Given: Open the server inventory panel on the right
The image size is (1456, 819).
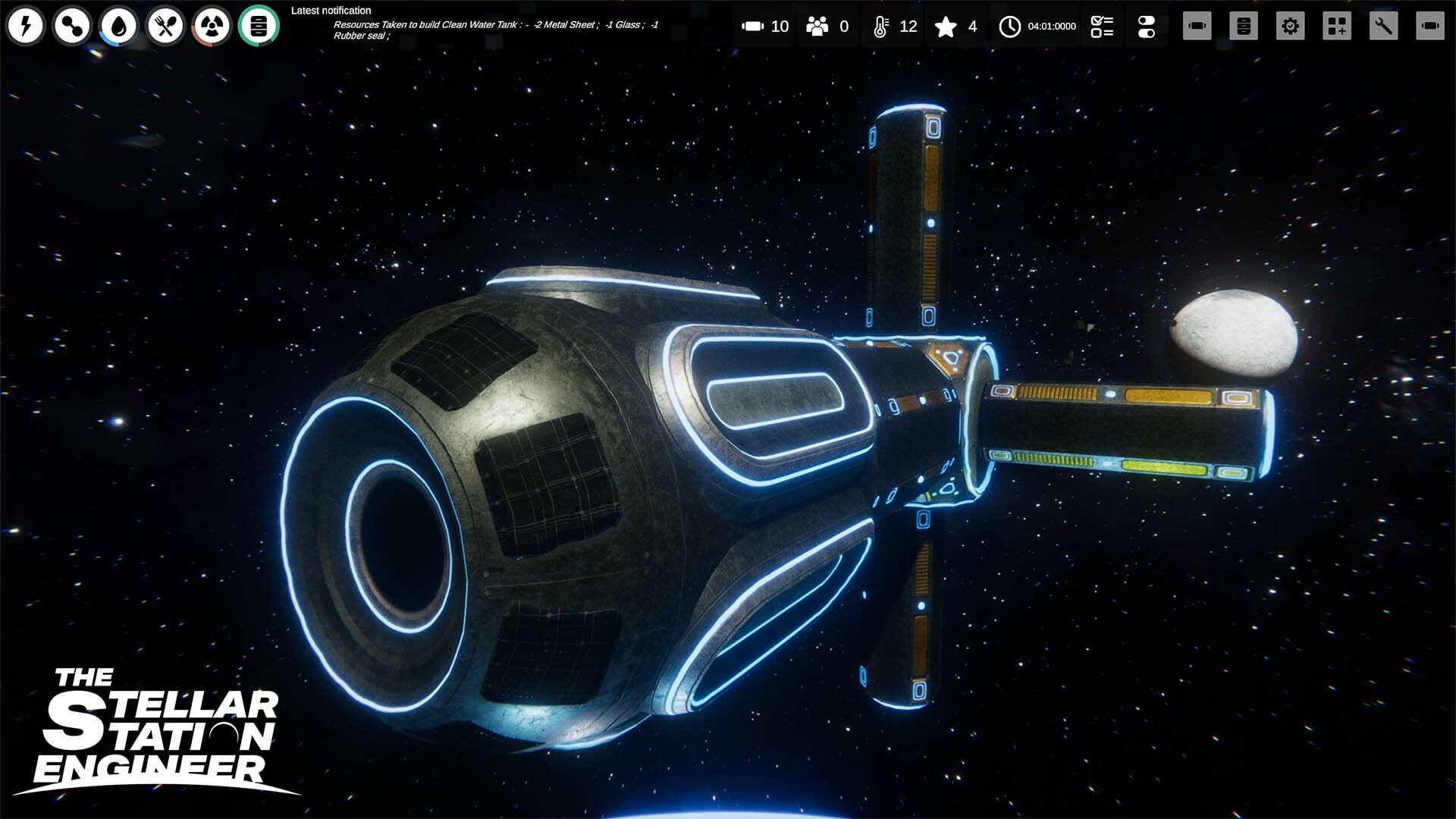Looking at the screenshot, I should coord(1244,26).
